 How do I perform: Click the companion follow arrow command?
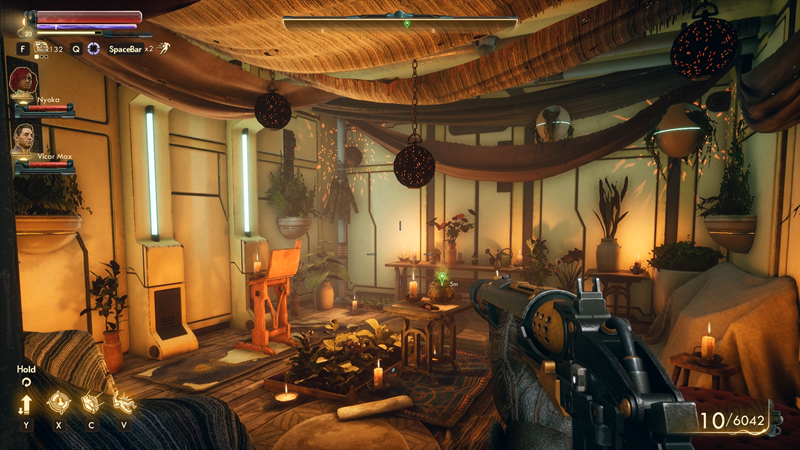point(26,403)
